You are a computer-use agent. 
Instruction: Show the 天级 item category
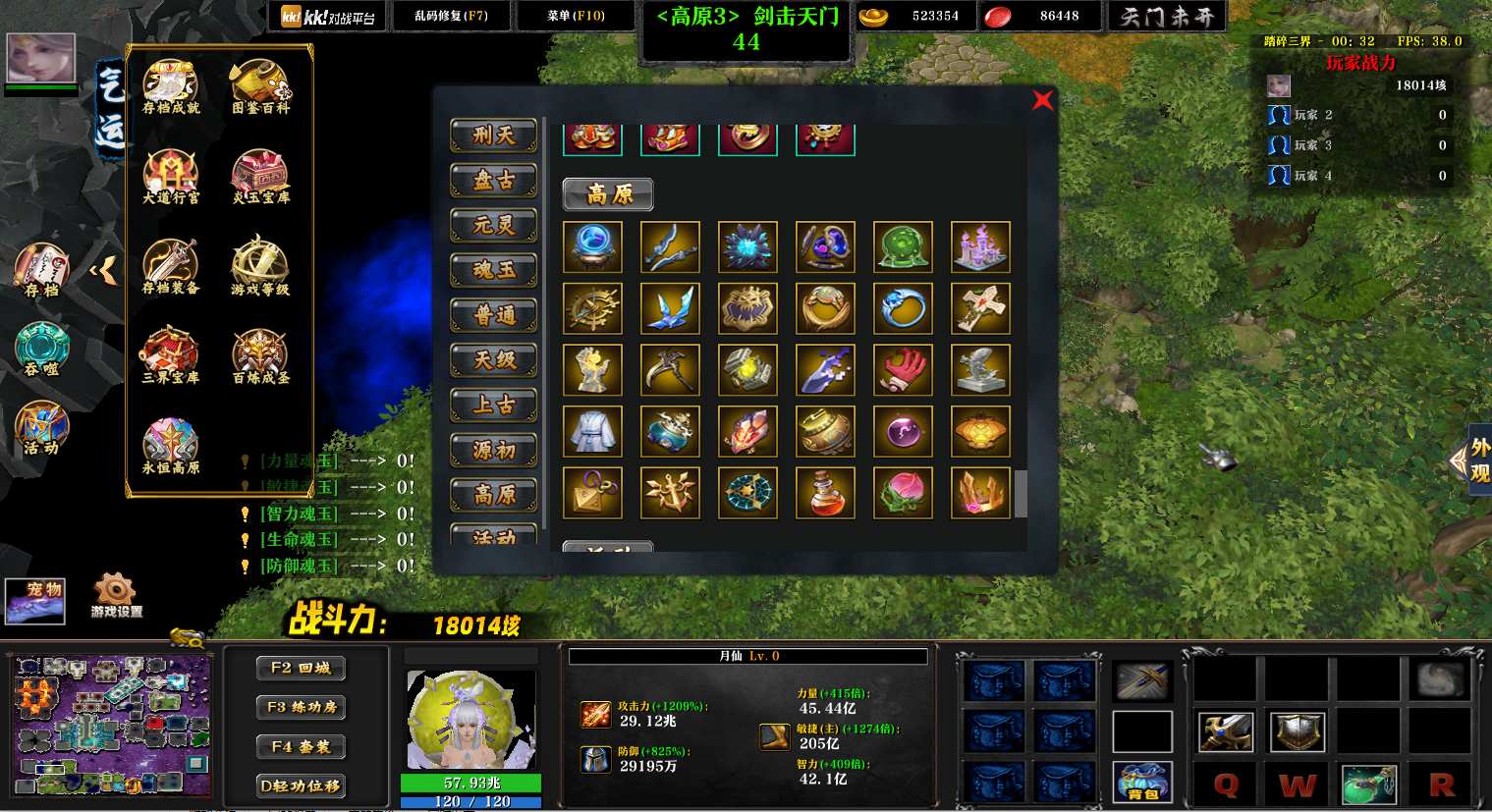click(x=493, y=360)
